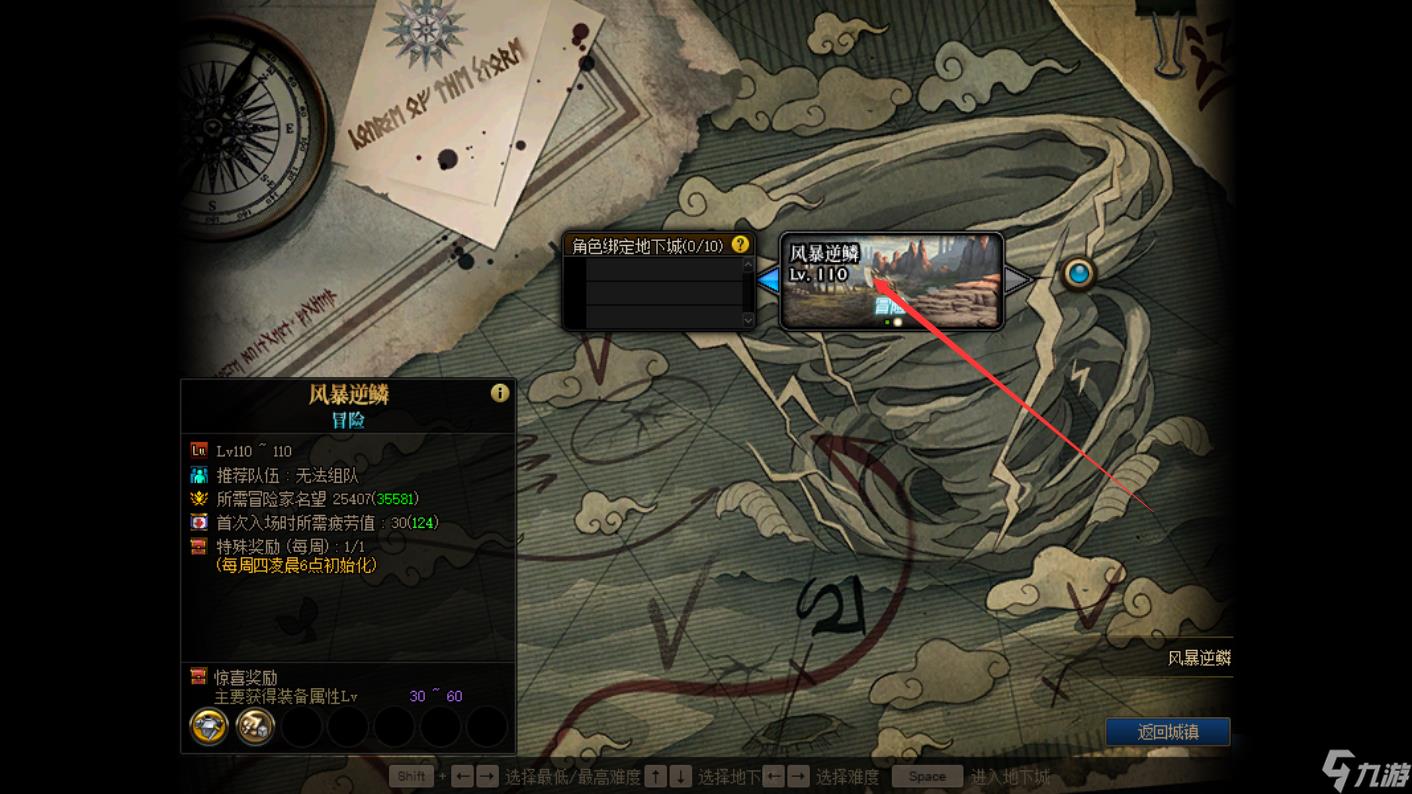Select the 风暴逆鳞 dungeon thumbnail
1412x794 pixels.
coord(891,281)
